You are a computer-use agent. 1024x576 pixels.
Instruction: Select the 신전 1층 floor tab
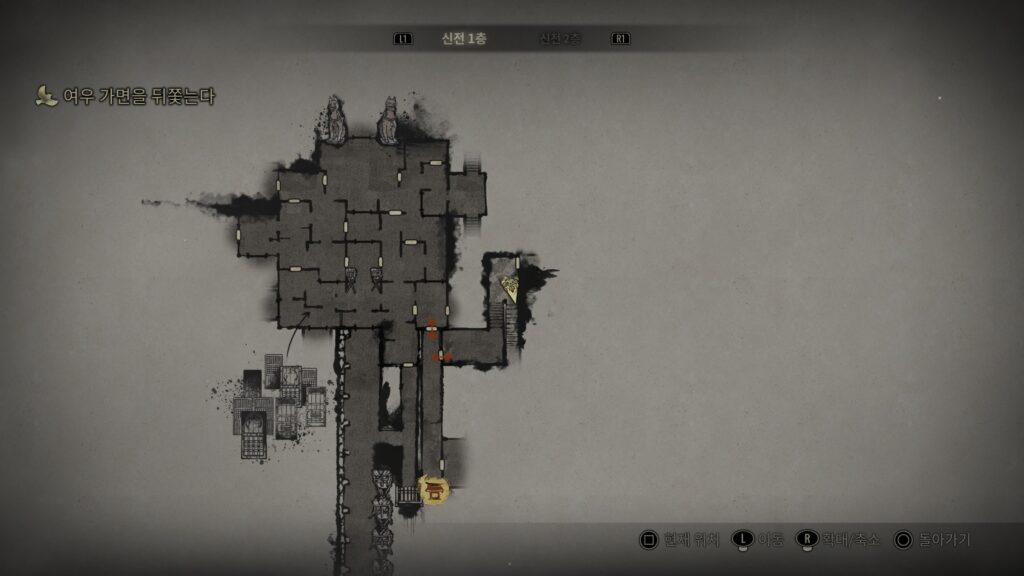464,39
